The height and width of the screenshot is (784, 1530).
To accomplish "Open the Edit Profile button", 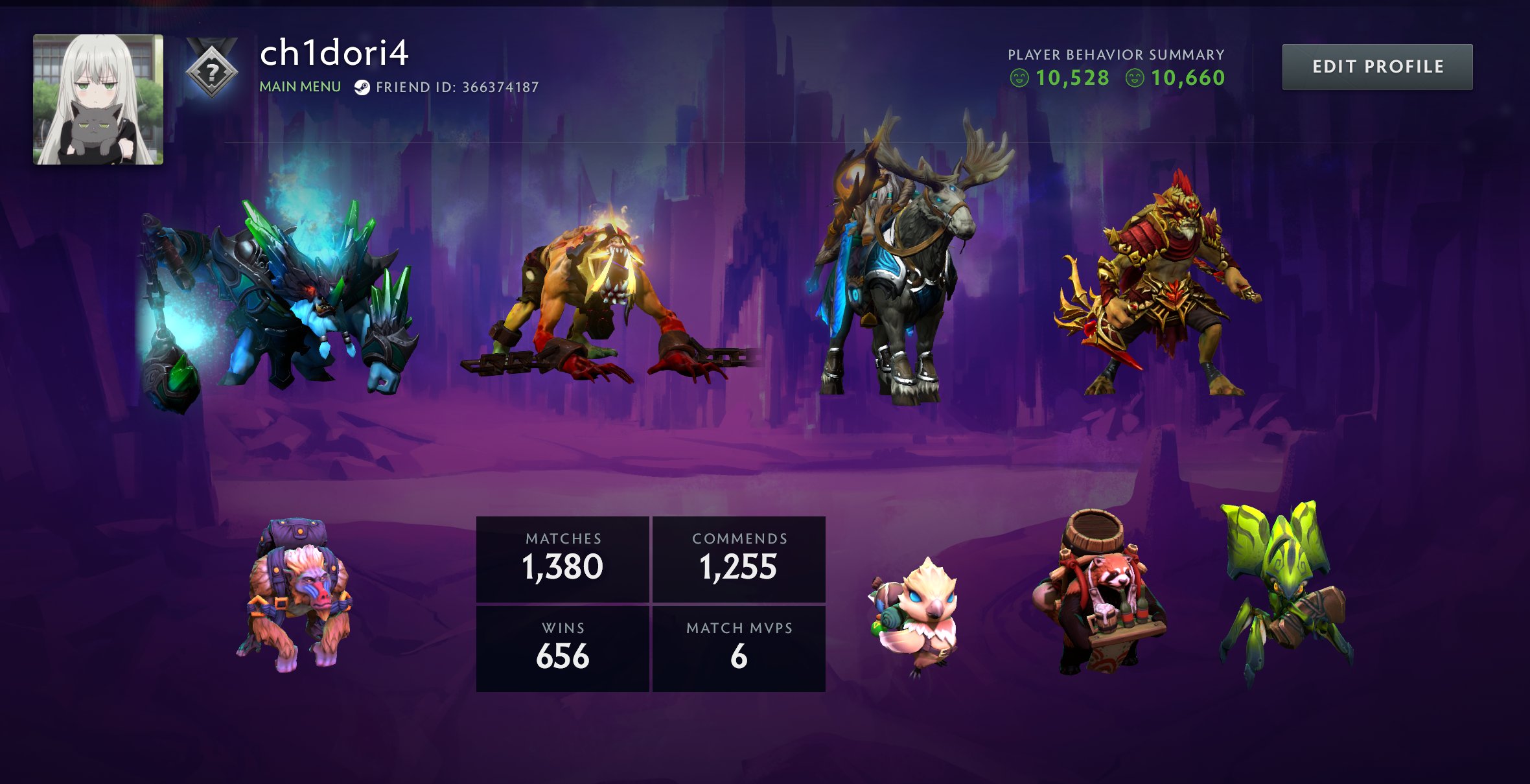I will 1377,67.
